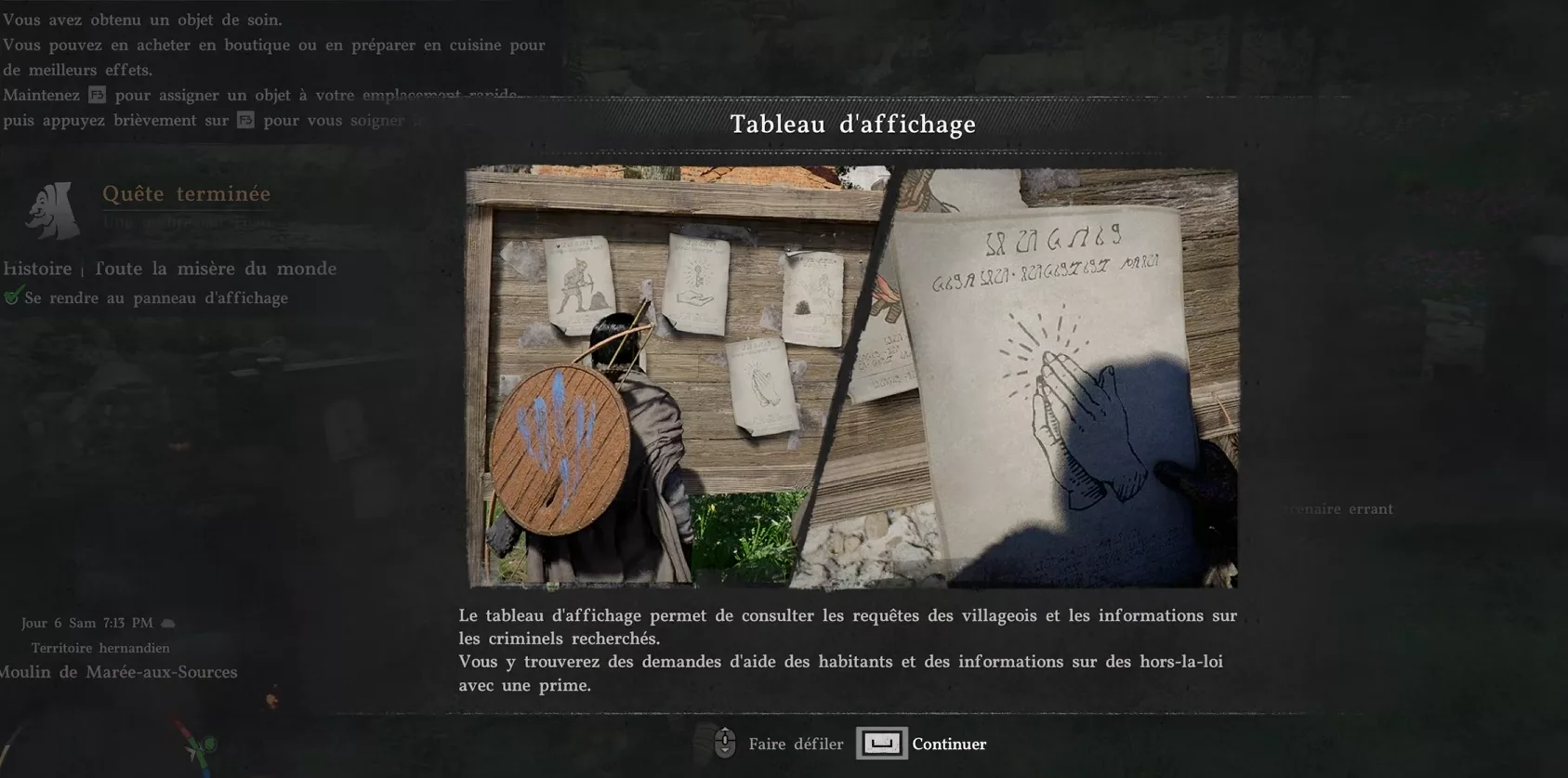Screen dimensions: 1568x778
Task: Toggle the objective 'Se rendre au panneau d'affichage'
Action: pos(158,298)
